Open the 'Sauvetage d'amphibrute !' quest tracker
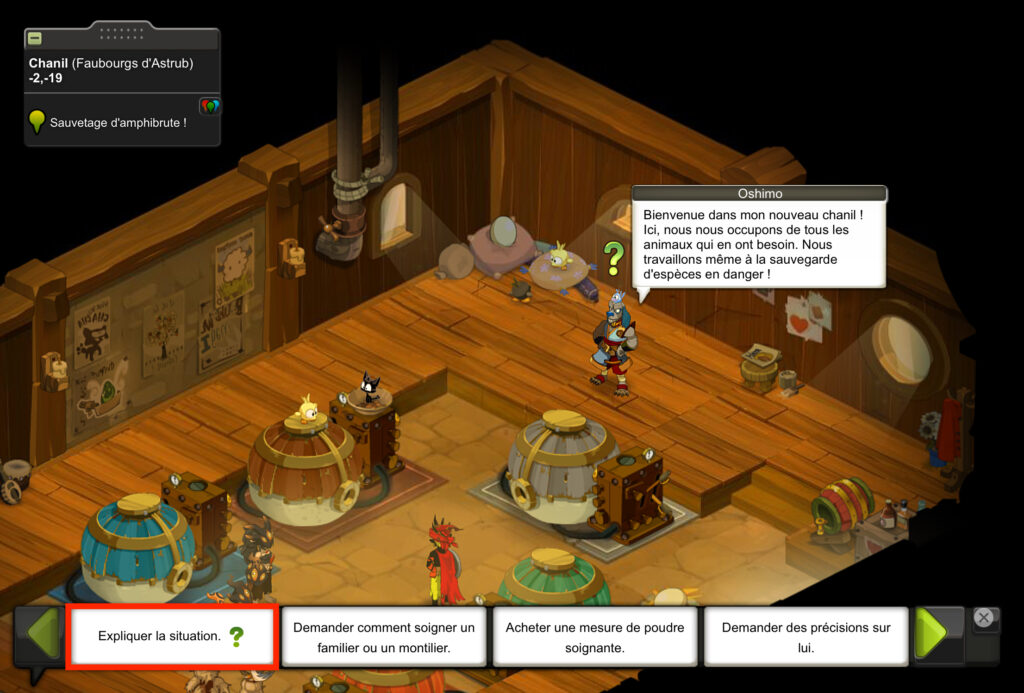The width and height of the screenshot is (1024, 693). pos(117,123)
